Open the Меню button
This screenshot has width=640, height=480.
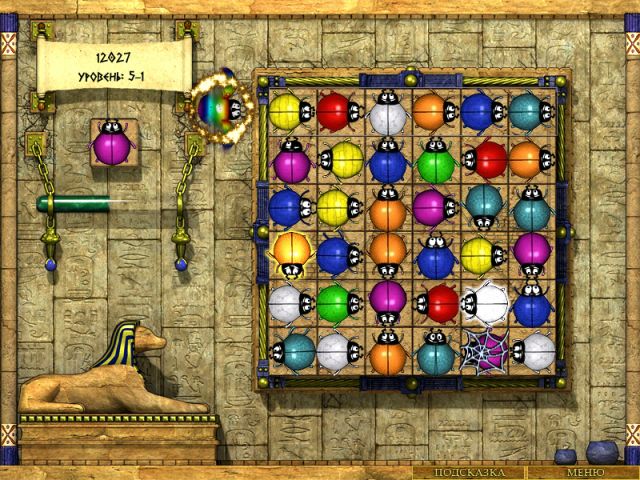584,472
